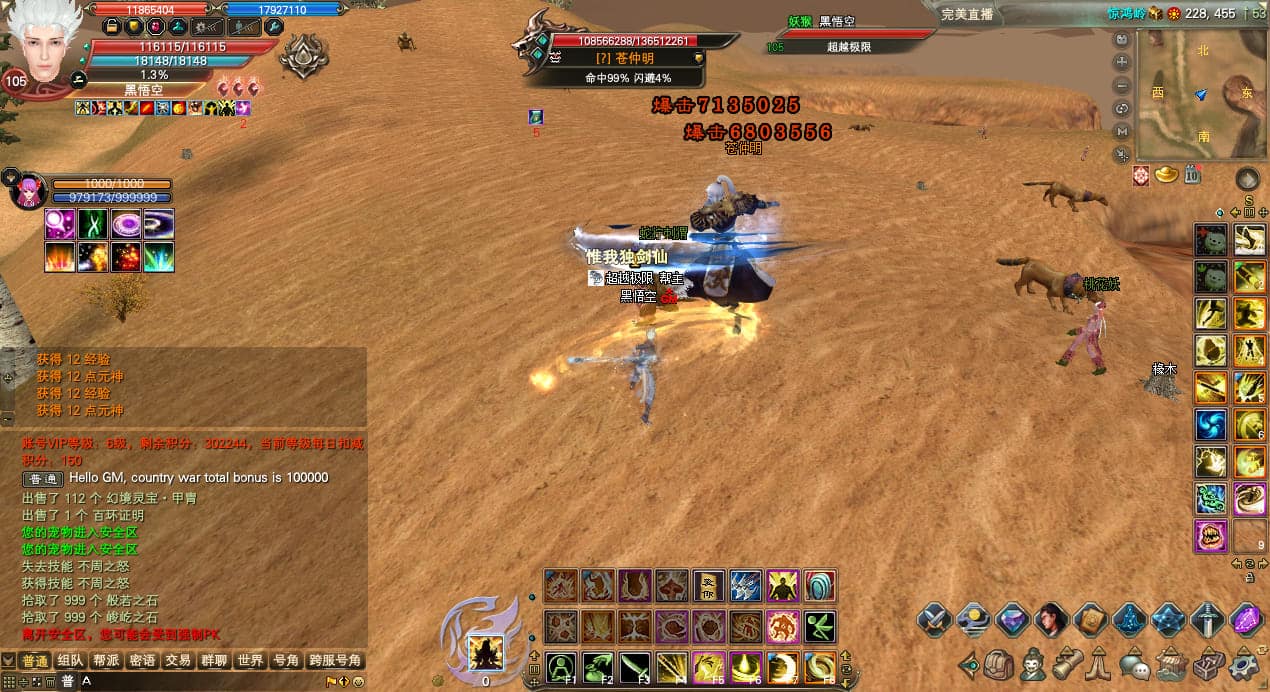The image size is (1270, 692).
Task: Open the quest scroll menu
Action: pos(1067,664)
